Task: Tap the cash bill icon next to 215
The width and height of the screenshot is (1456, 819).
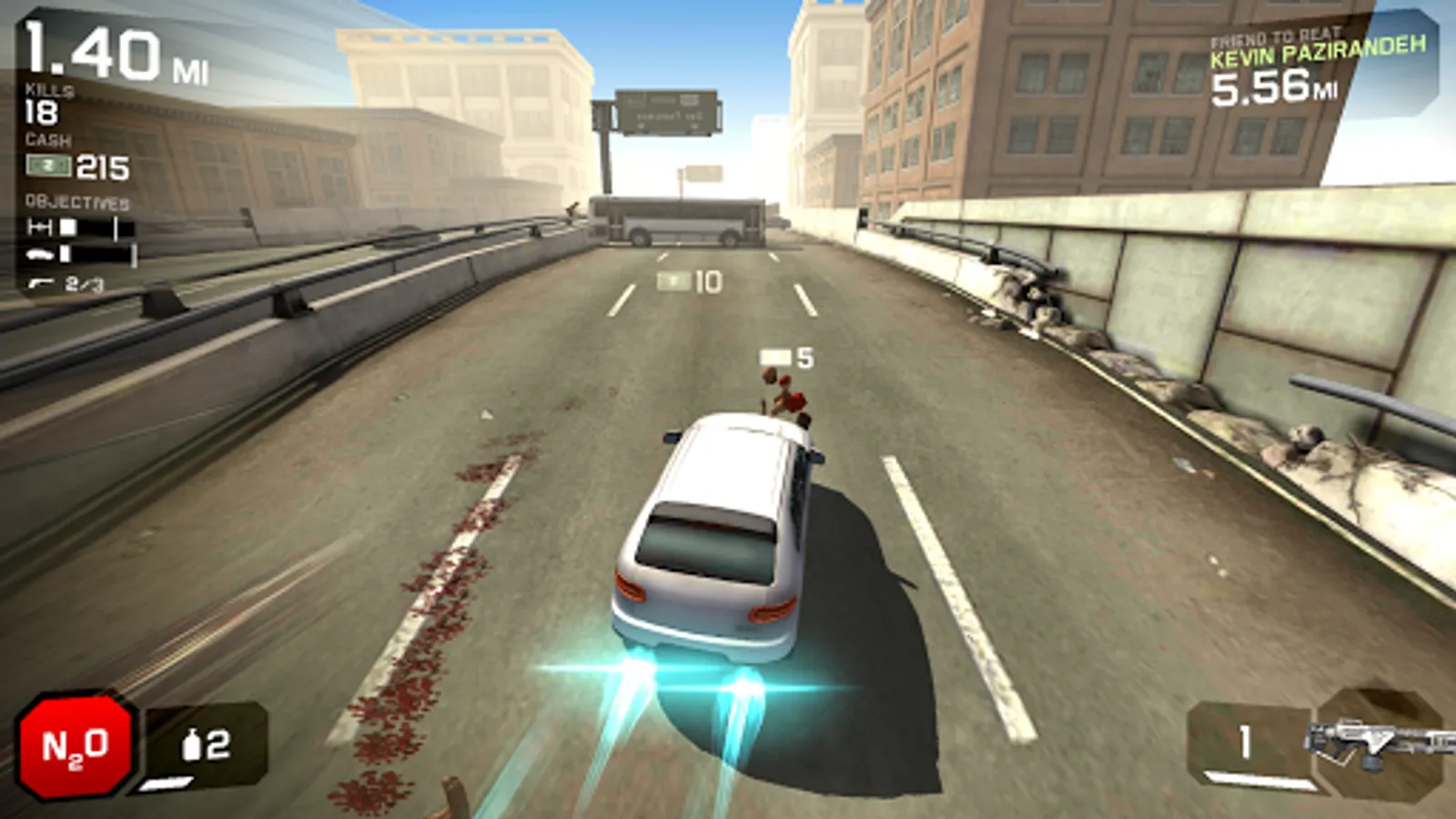Action: pyautogui.click(x=47, y=167)
